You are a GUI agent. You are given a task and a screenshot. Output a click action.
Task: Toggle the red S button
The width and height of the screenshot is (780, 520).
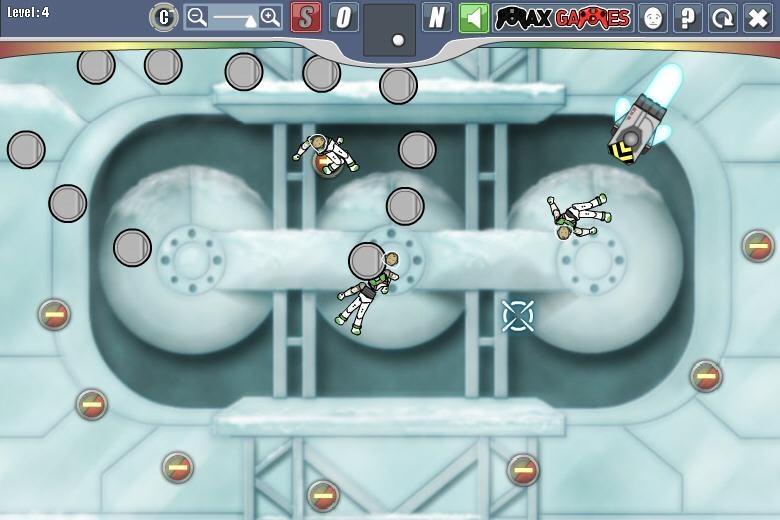click(x=306, y=17)
